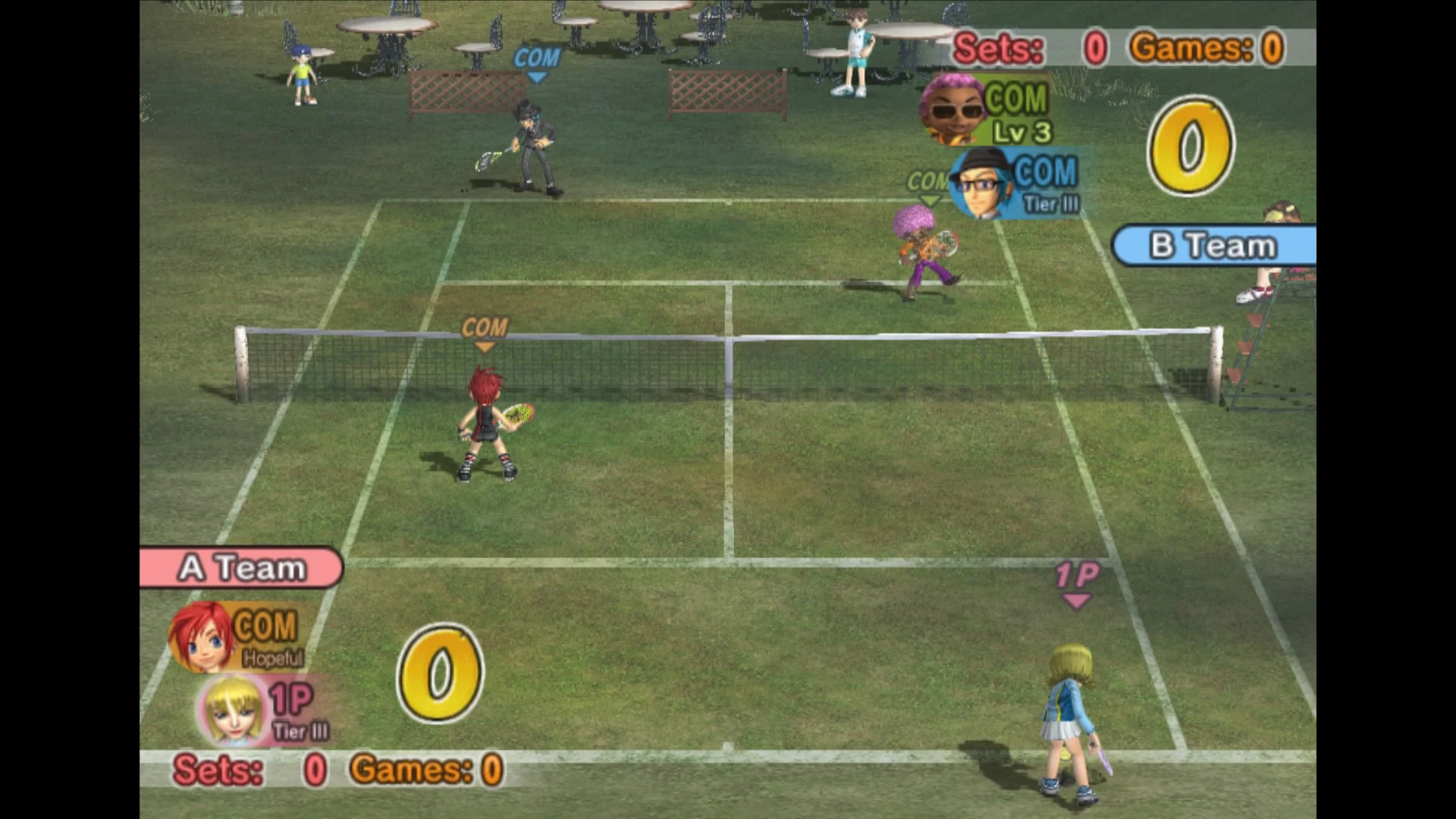The width and height of the screenshot is (1456, 819).
Task: Toggle the Tier III label under 1P
Action: click(x=302, y=730)
